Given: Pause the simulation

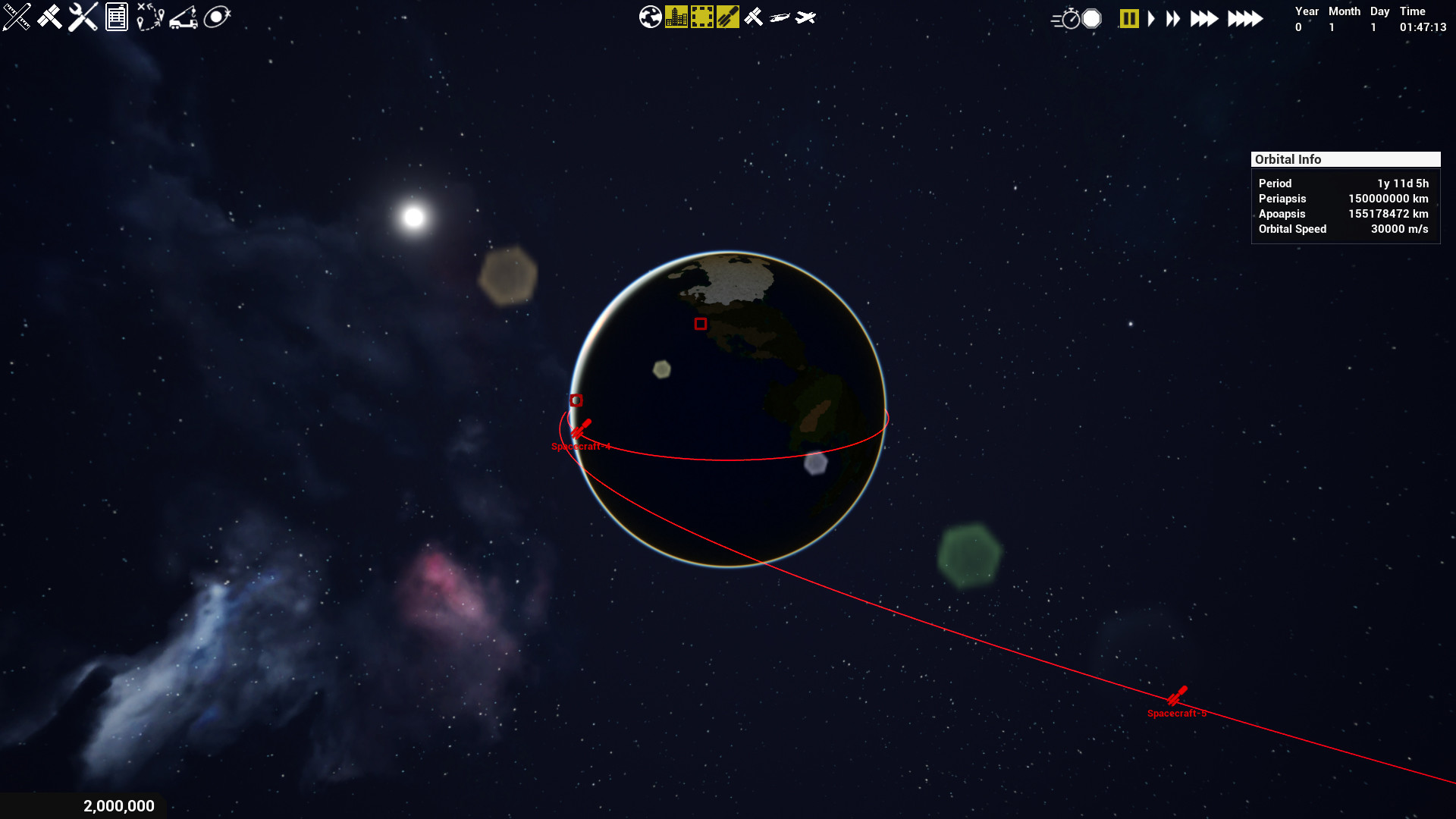Looking at the screenshot, I should coord(1128,18).
